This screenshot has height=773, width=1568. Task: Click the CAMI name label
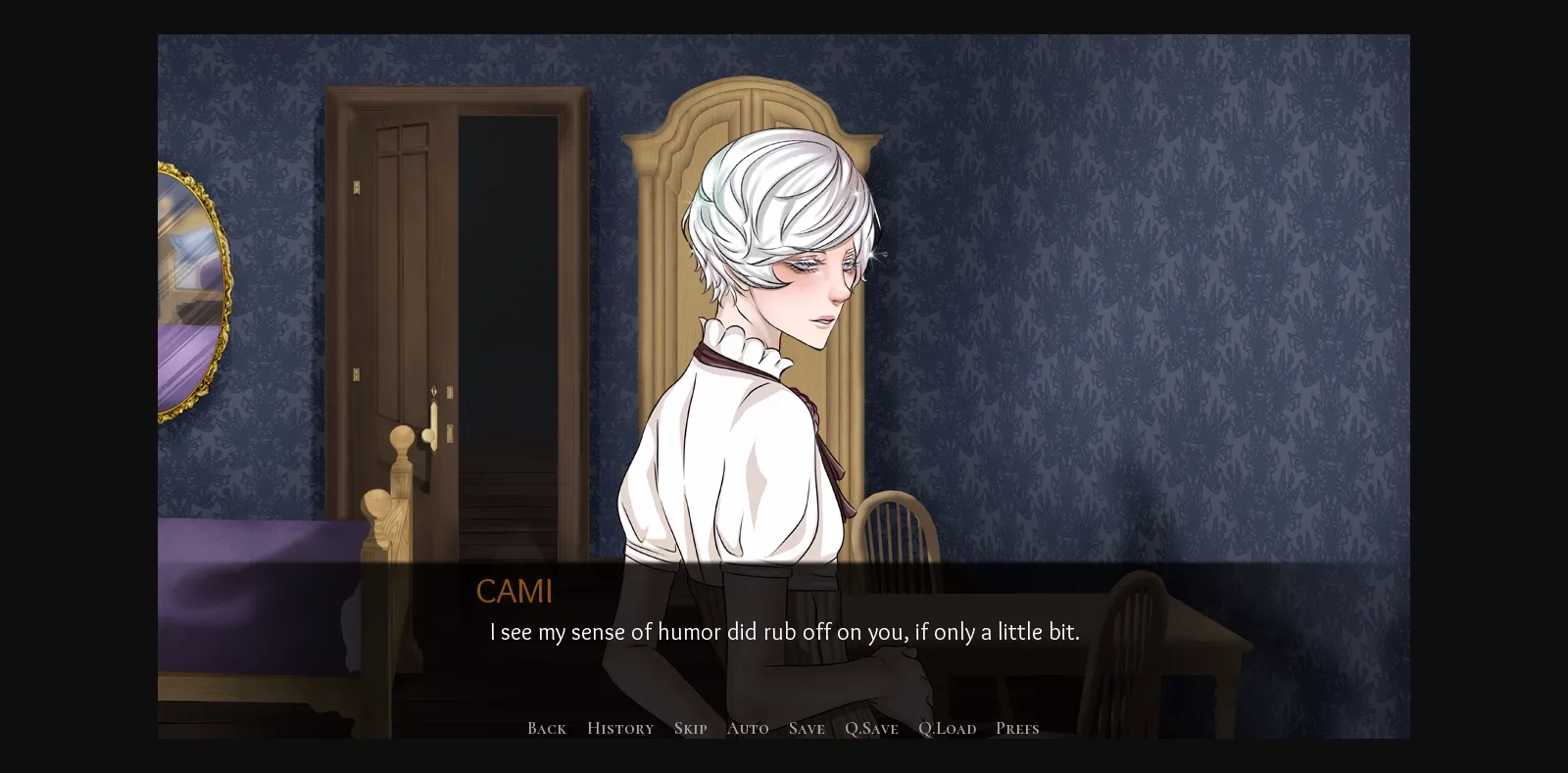click(514, 592)
